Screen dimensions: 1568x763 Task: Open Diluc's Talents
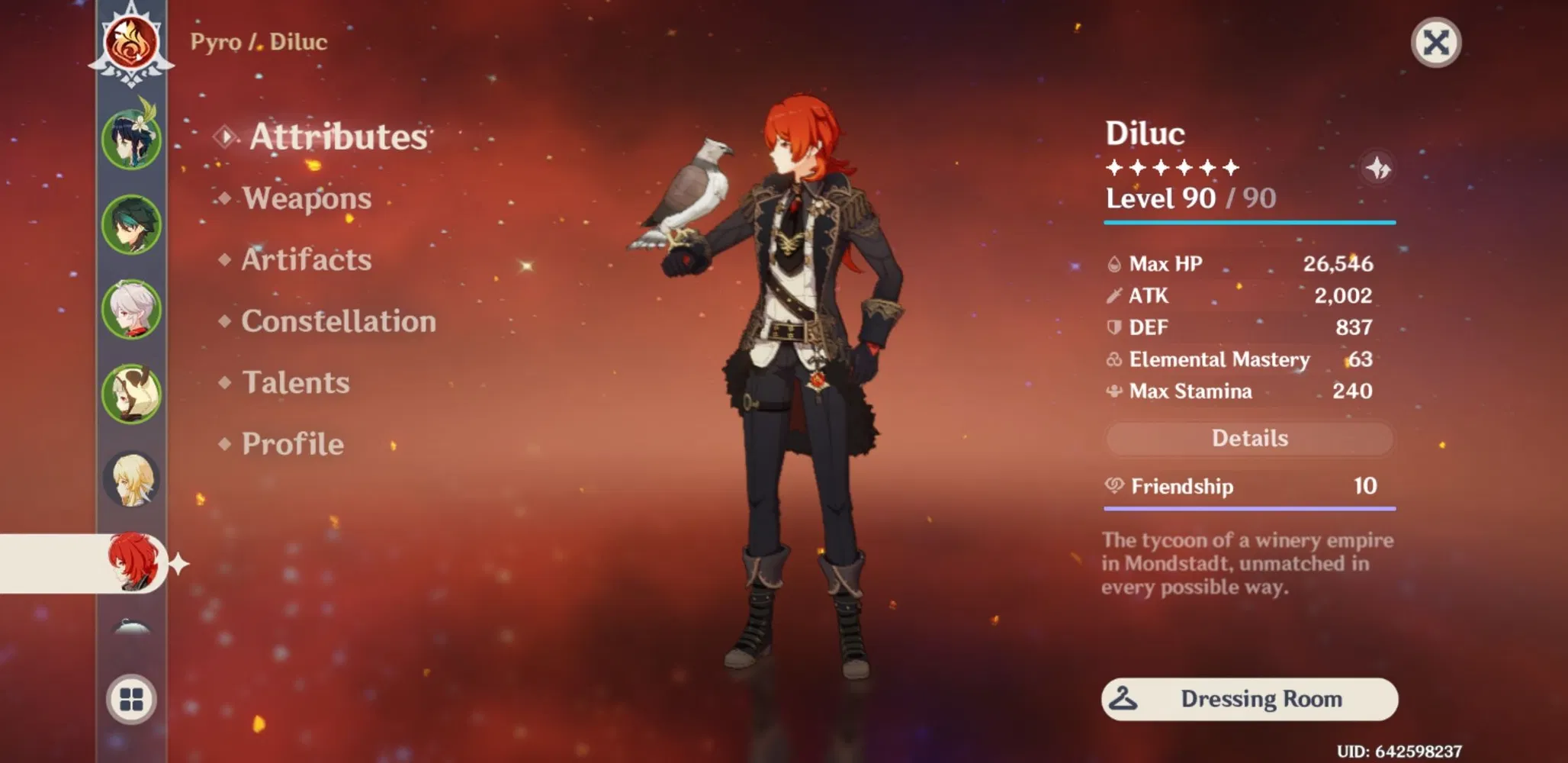[x=296, y=382]
